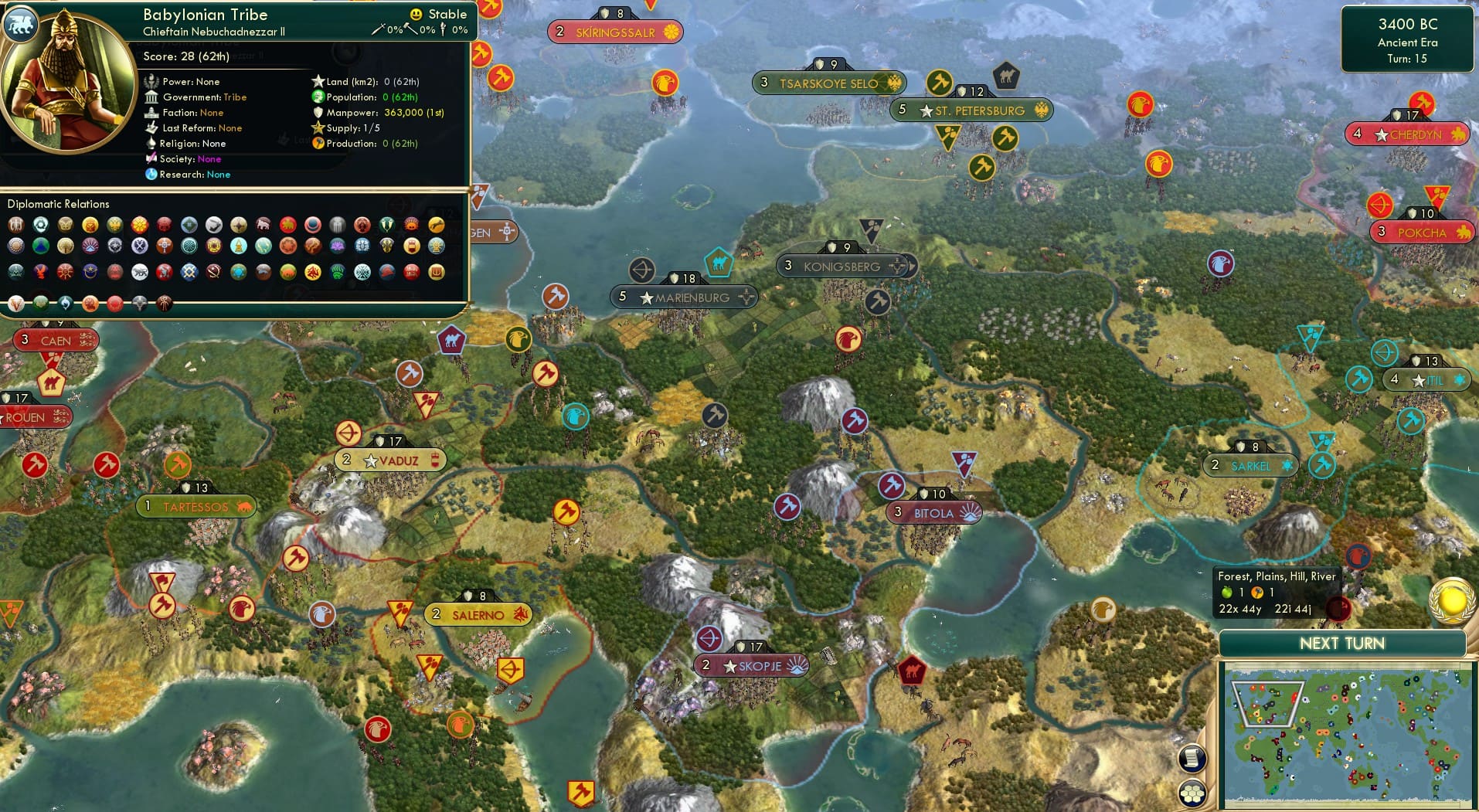The width and height of the screenshot is (1479, 812).
Task: Expand Marienburg's city banner chevron
Action: 746,297
